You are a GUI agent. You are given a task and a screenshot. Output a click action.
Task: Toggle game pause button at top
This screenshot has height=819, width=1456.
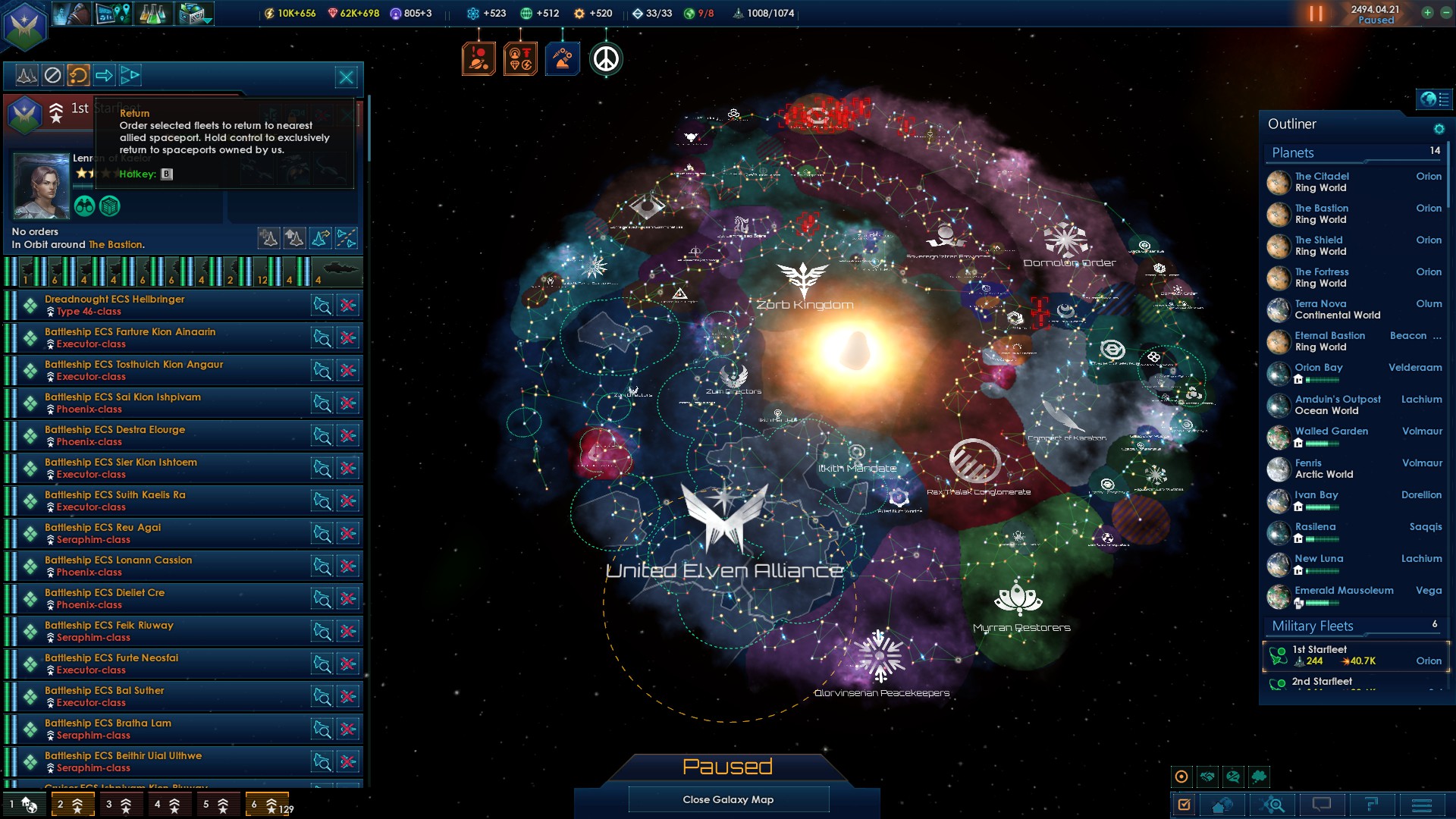pyautogui.click(x=1316, y=14)
